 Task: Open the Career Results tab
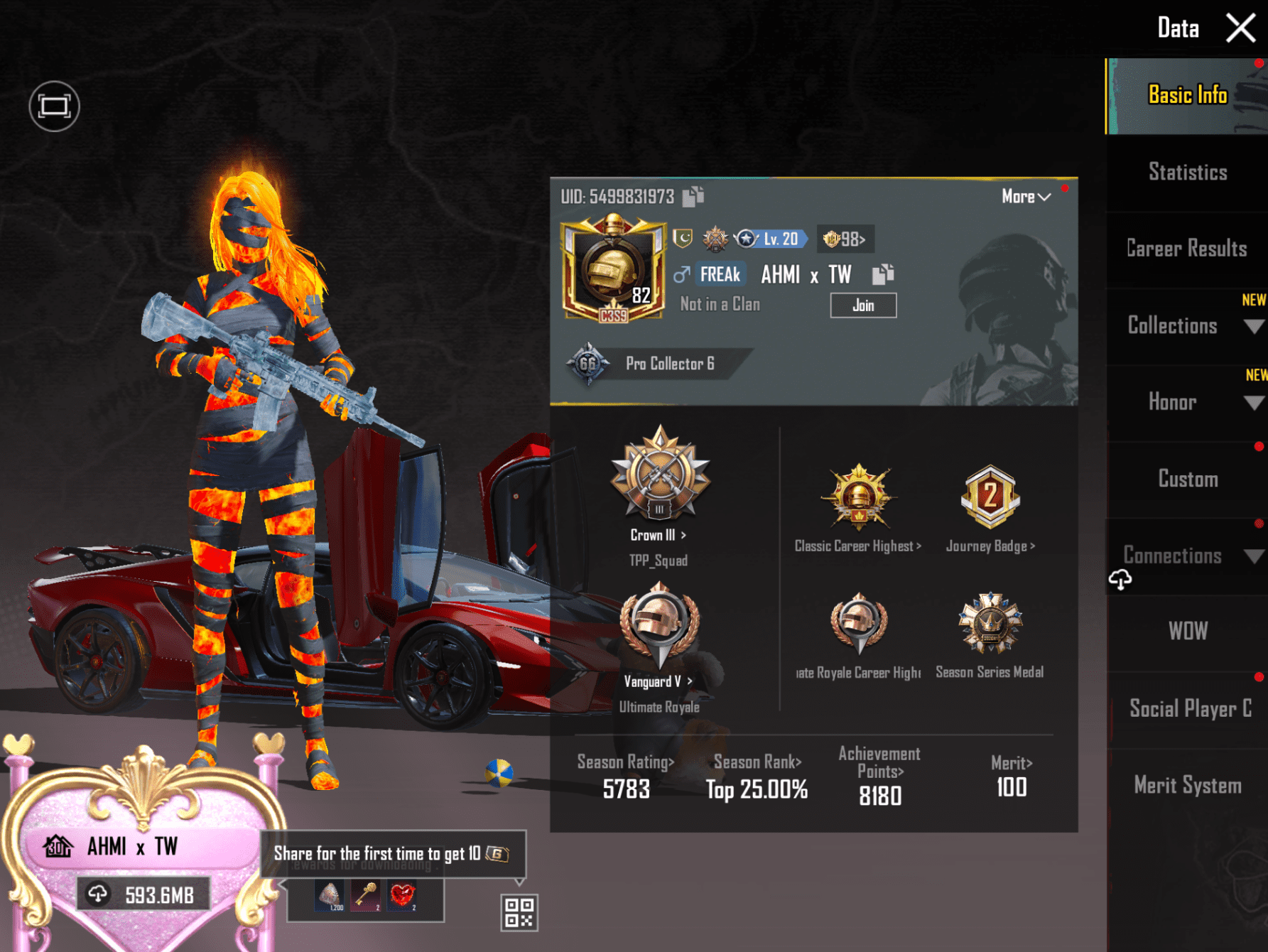pyautogui.click(x=1186, y=249)
